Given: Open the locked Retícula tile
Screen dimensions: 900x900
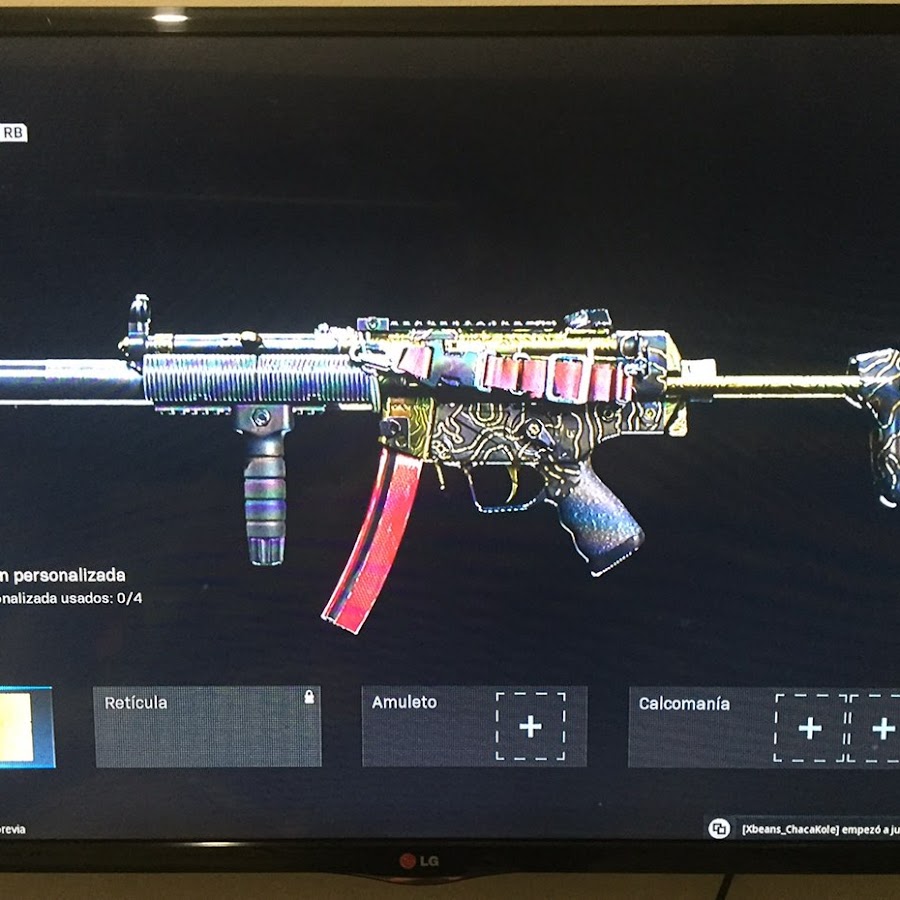Looking at the screenshot, I should point(208,727).
